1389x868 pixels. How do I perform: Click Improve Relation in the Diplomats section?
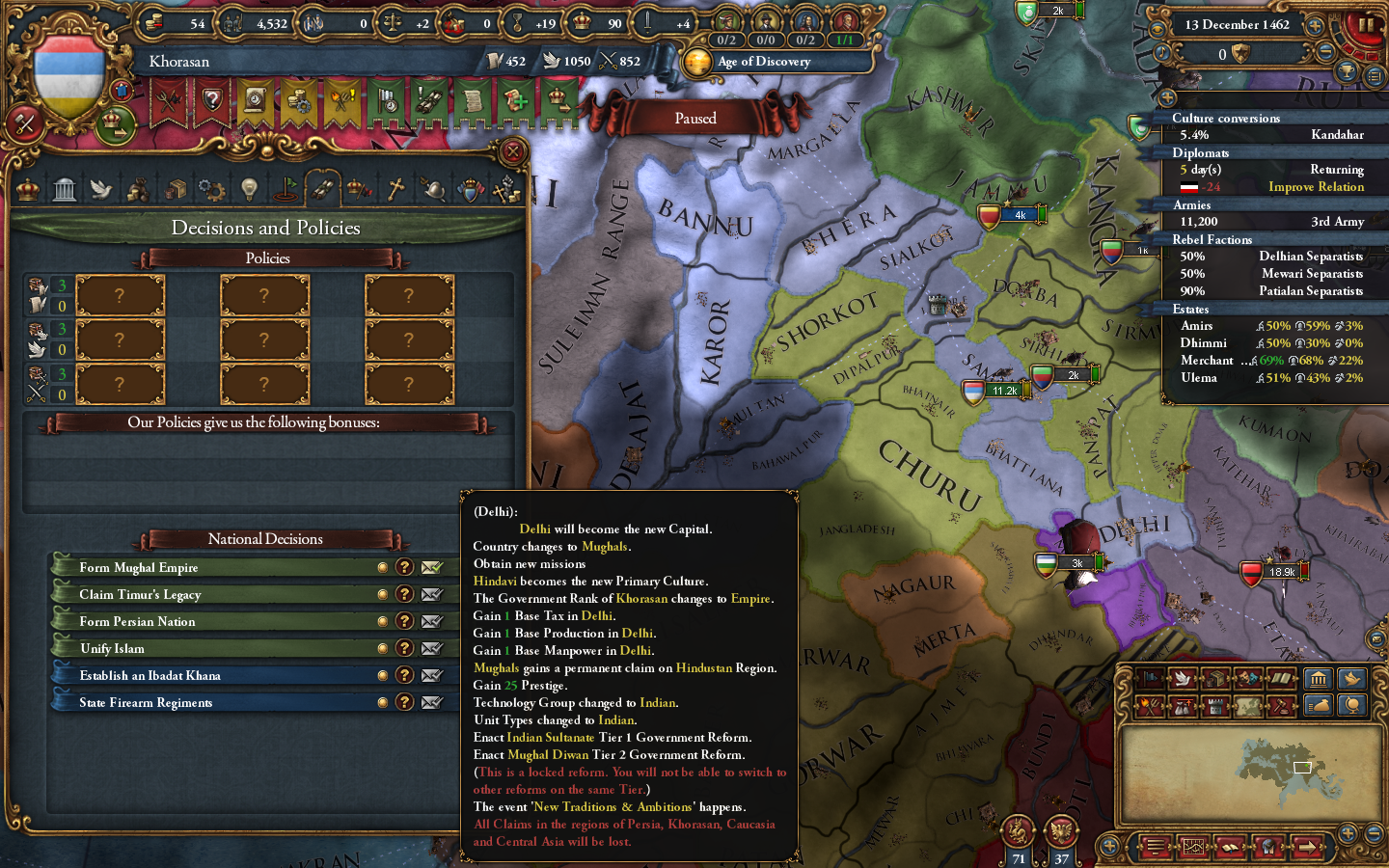coord(1316,187)
